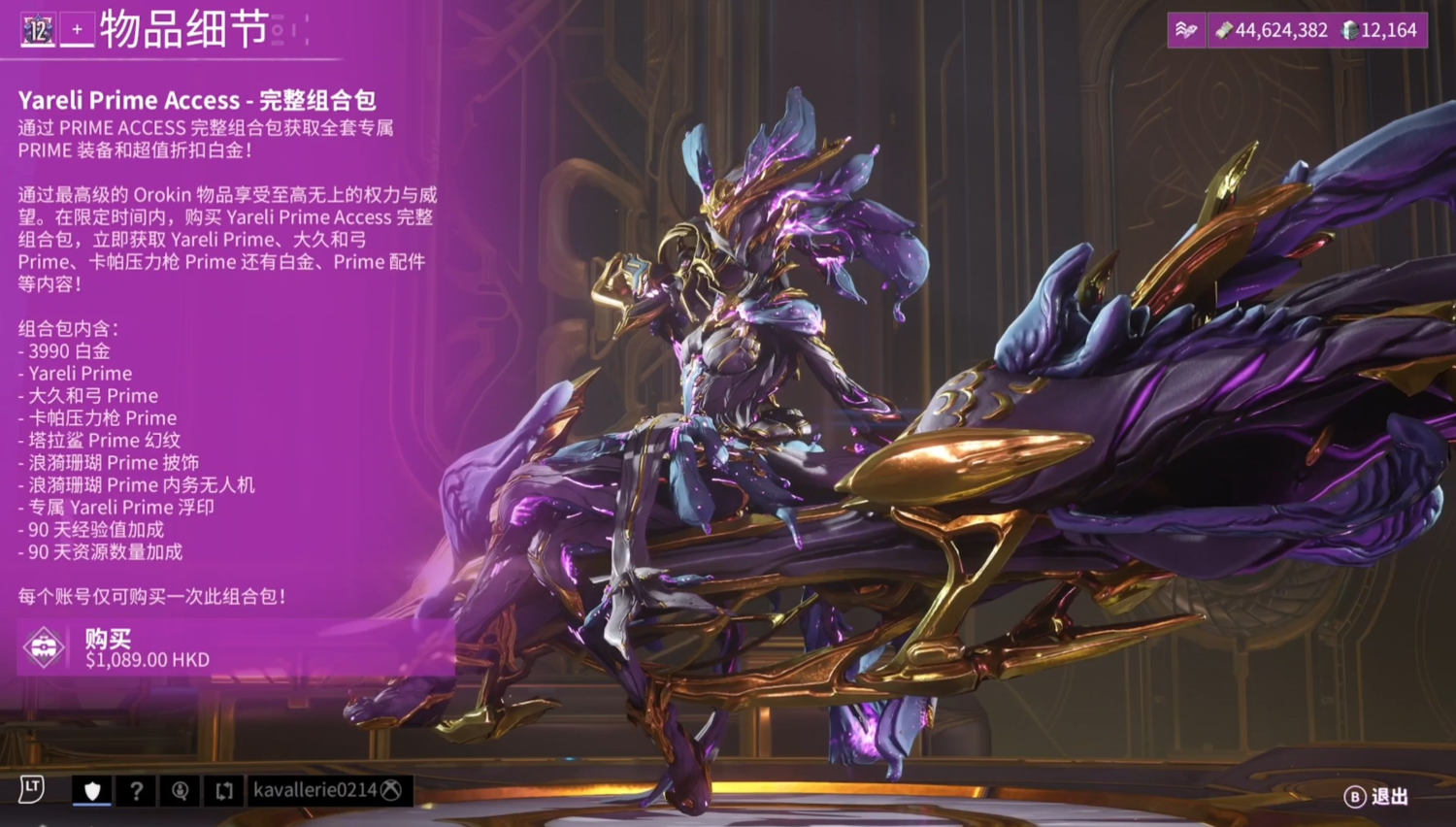Exit the item details with 退出

pyautogui.click(x=1376, y=797)
